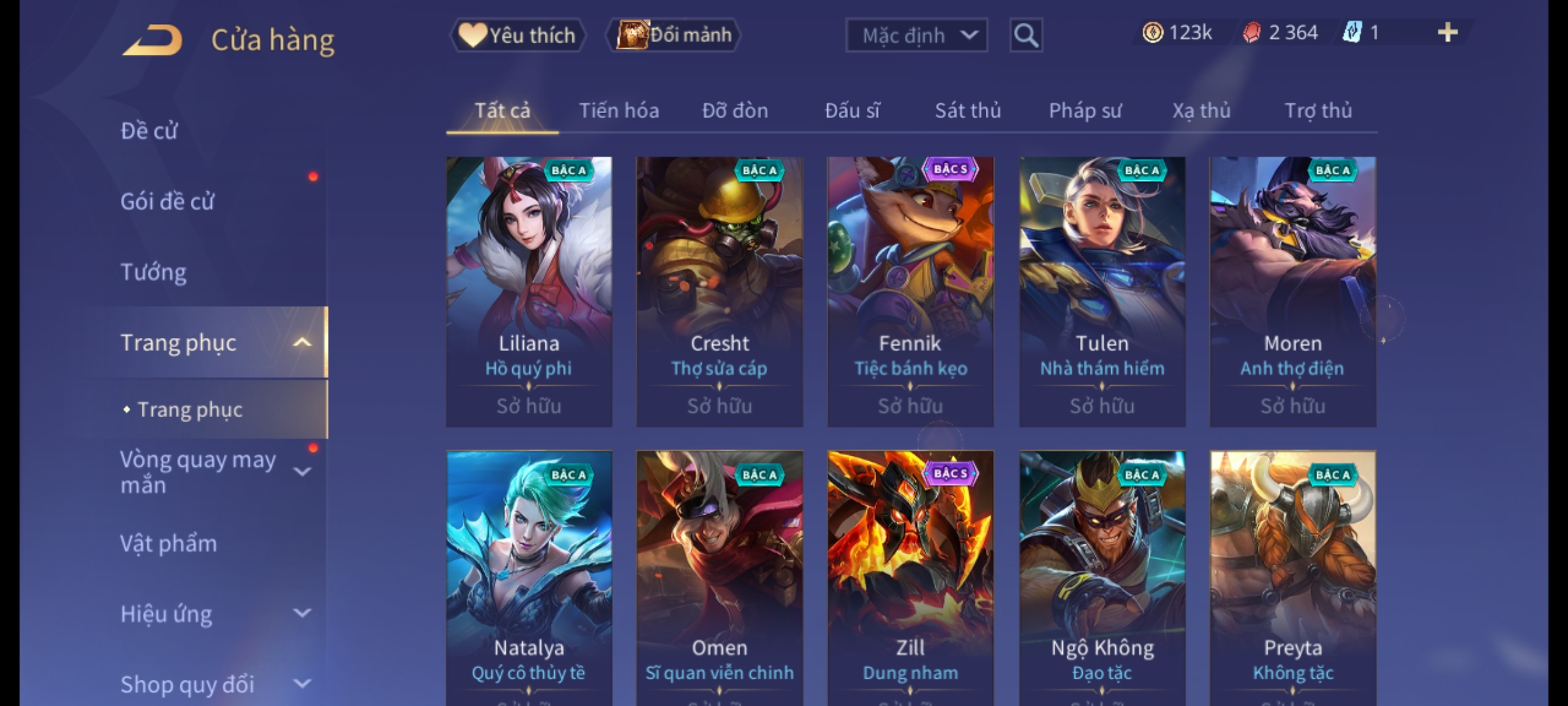Viewport: 1568px width, 706px height.
Task: Switch to the Đỡ đòn tab
Action: coord(735,110)
